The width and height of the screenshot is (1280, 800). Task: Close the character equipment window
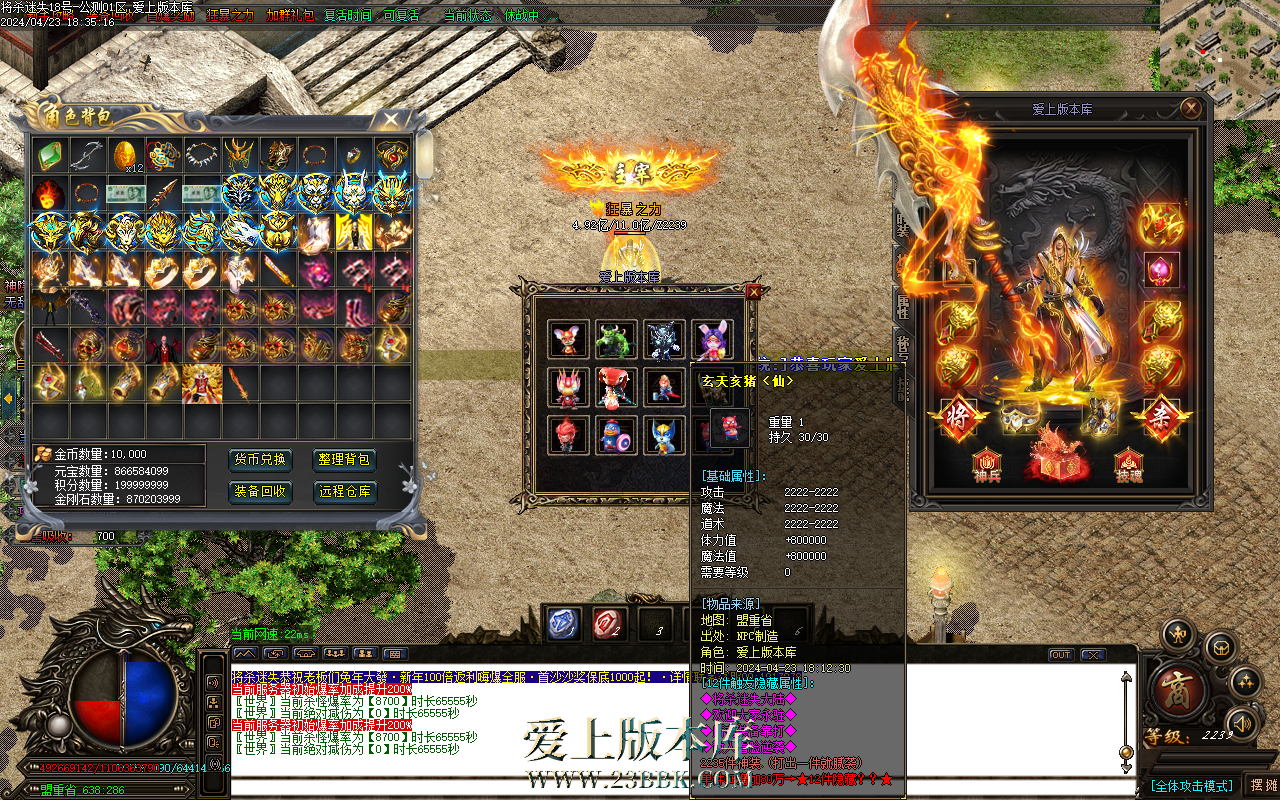pyautogui.click(x=1191, y=108)
